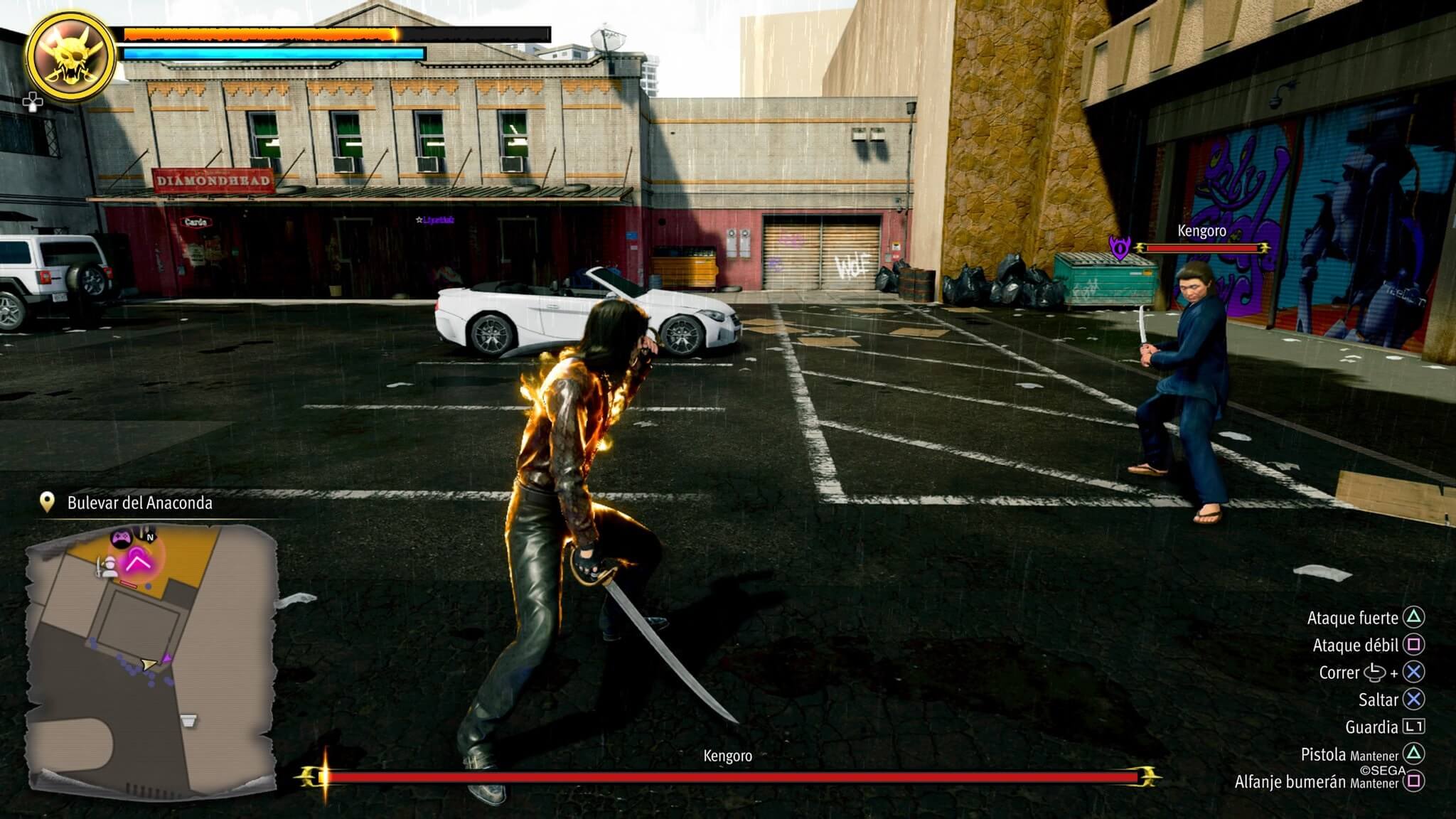Select the gamepad marker on the minimap

click(x=120, y=537)
